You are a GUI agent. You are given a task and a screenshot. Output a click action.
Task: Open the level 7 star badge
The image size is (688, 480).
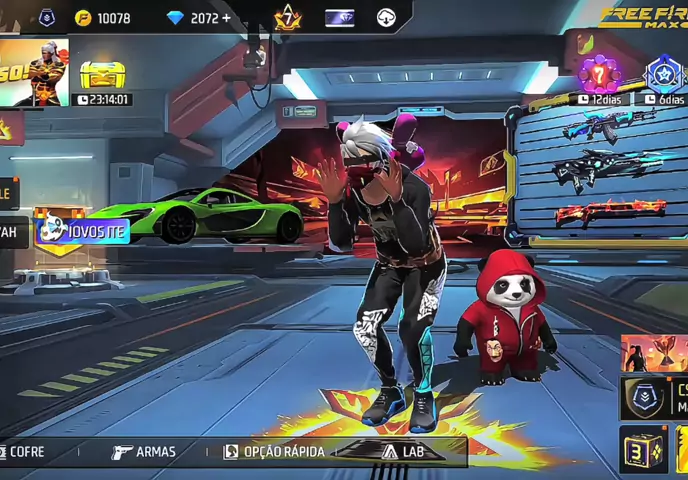pos(288,17)
